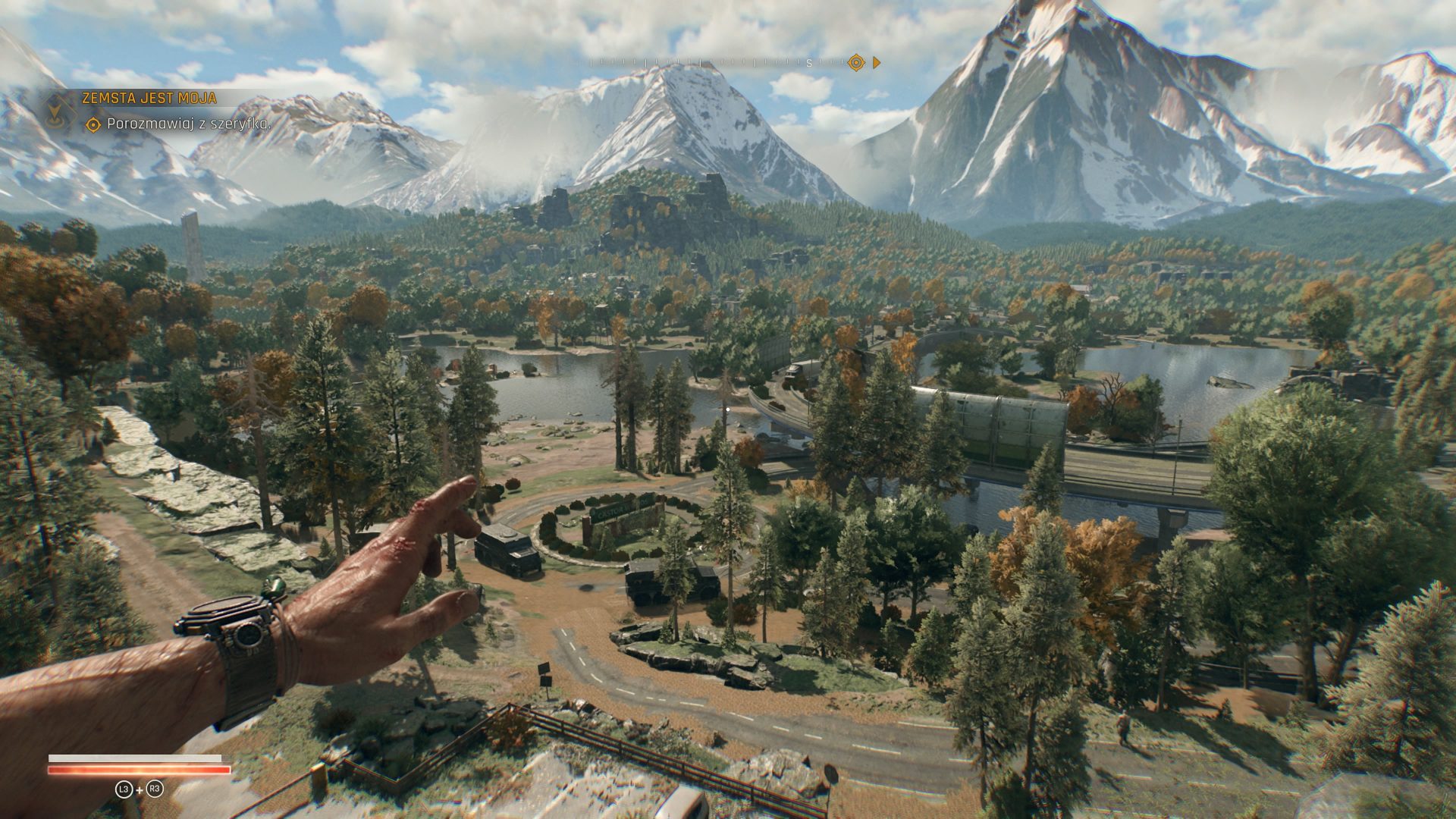
Task: Click the "Porozmawiaj z szeryfką" objective entry
Action: (188, 124)
